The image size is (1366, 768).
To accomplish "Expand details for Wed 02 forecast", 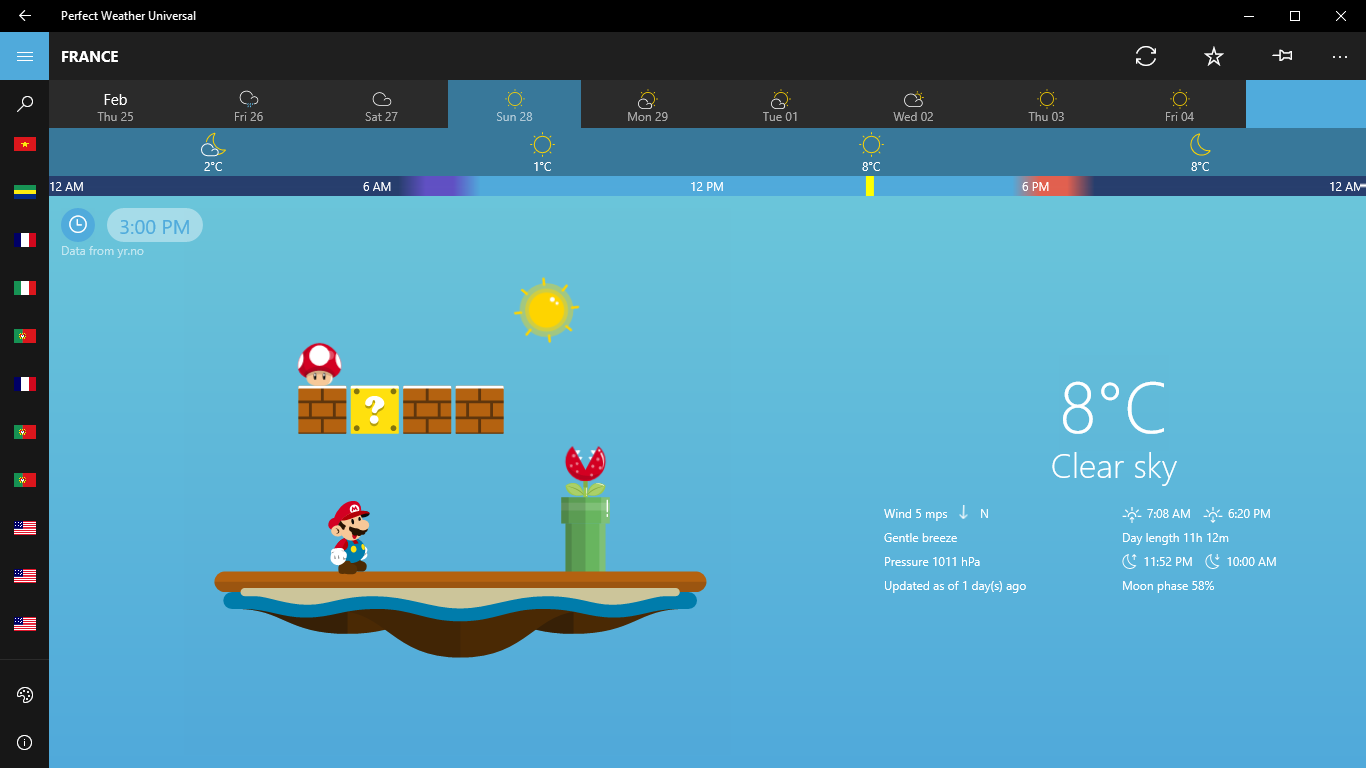I will pyautogui.click(x=913, y=104).
